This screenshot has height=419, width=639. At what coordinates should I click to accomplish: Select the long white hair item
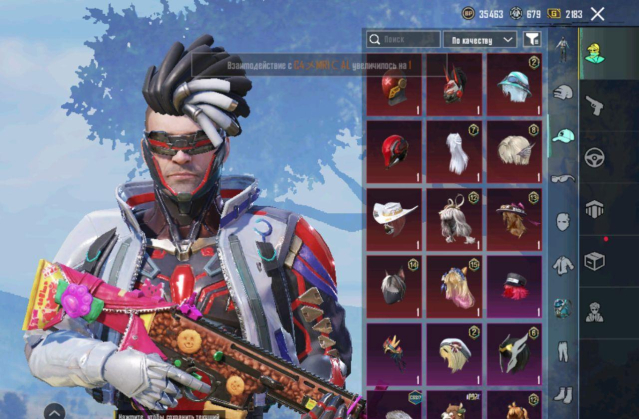coord(454,152)
